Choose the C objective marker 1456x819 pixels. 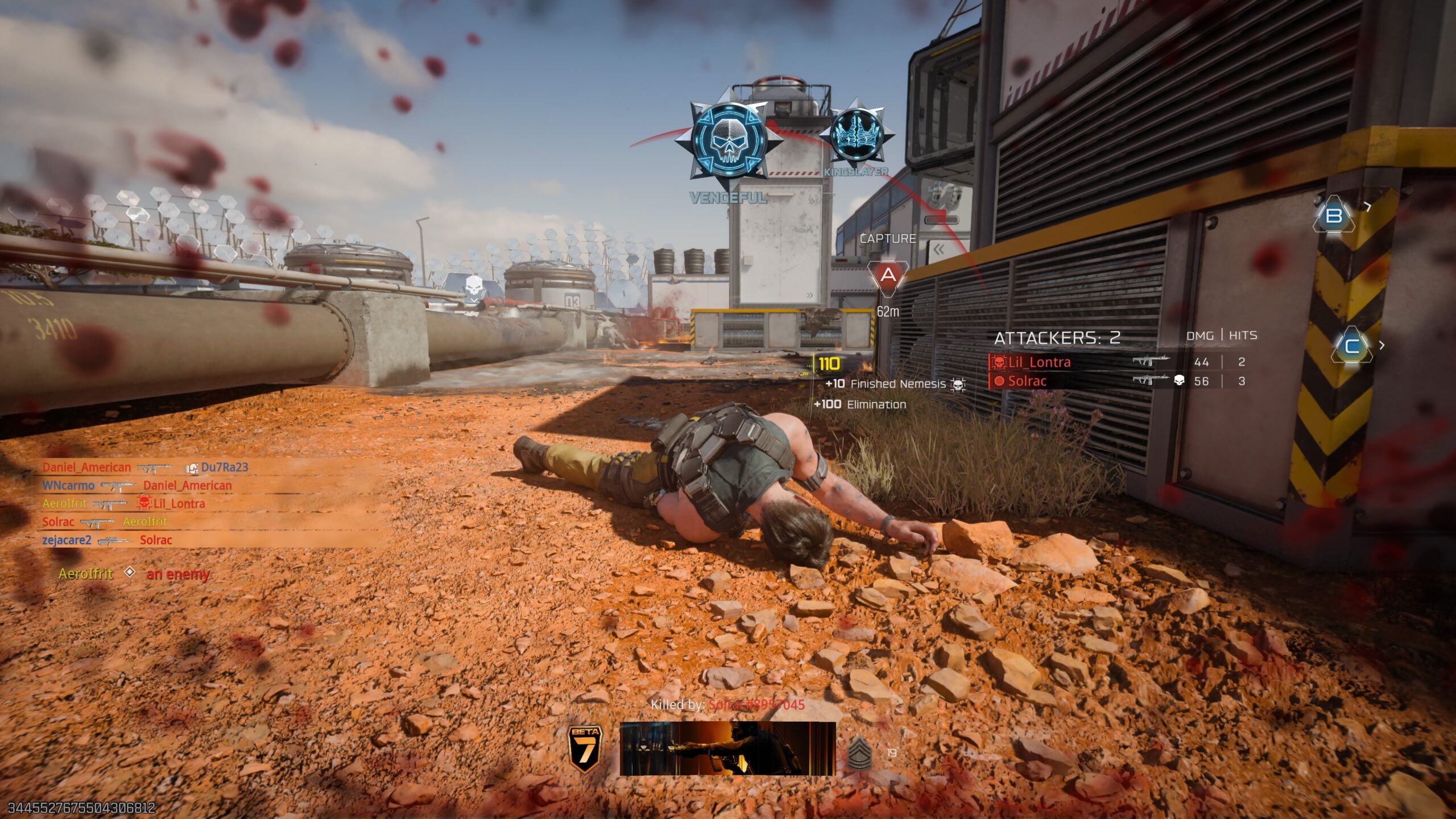(1351, 346)
